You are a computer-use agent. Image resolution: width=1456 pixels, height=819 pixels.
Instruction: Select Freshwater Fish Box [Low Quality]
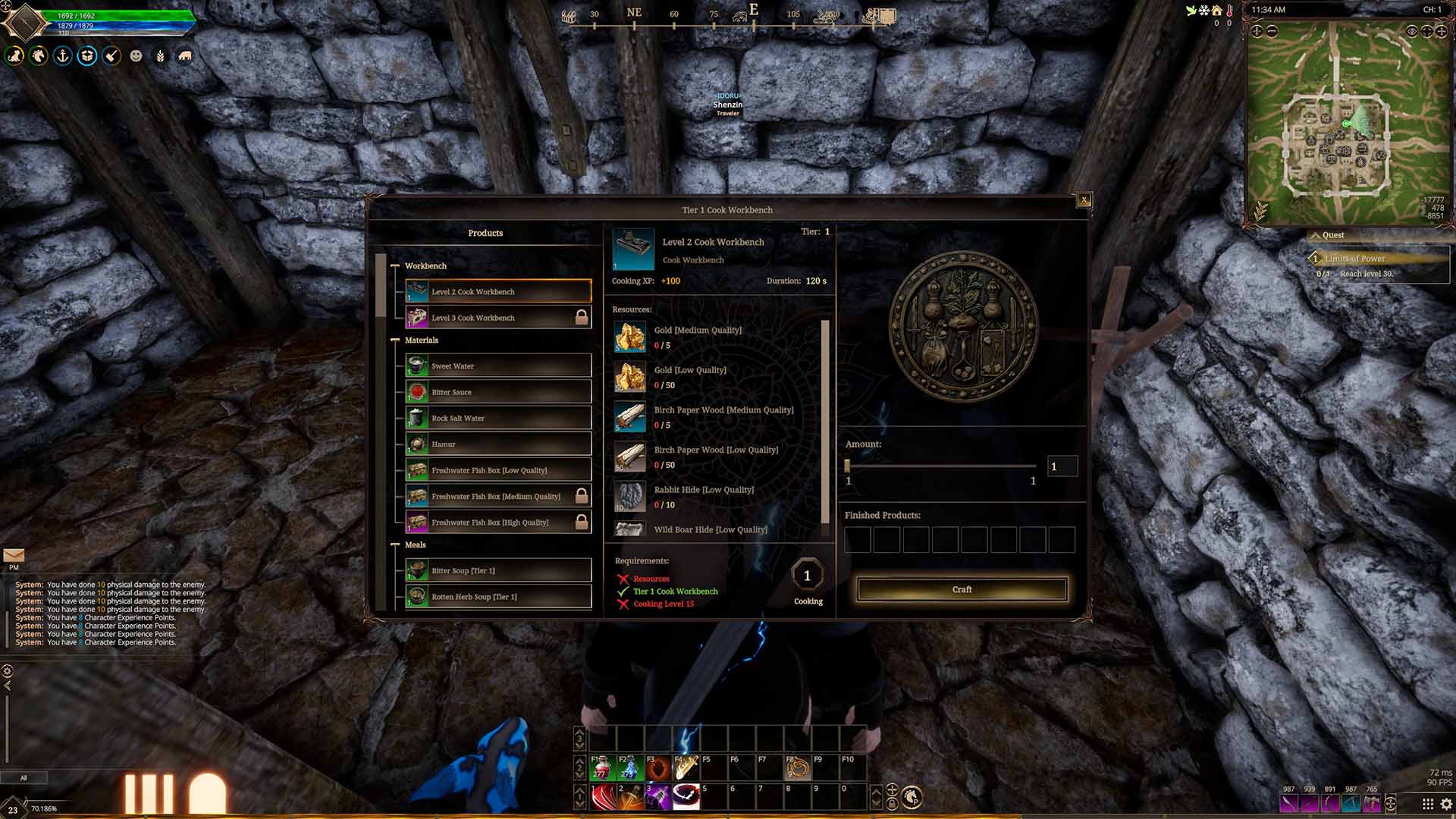click(497, 470)
